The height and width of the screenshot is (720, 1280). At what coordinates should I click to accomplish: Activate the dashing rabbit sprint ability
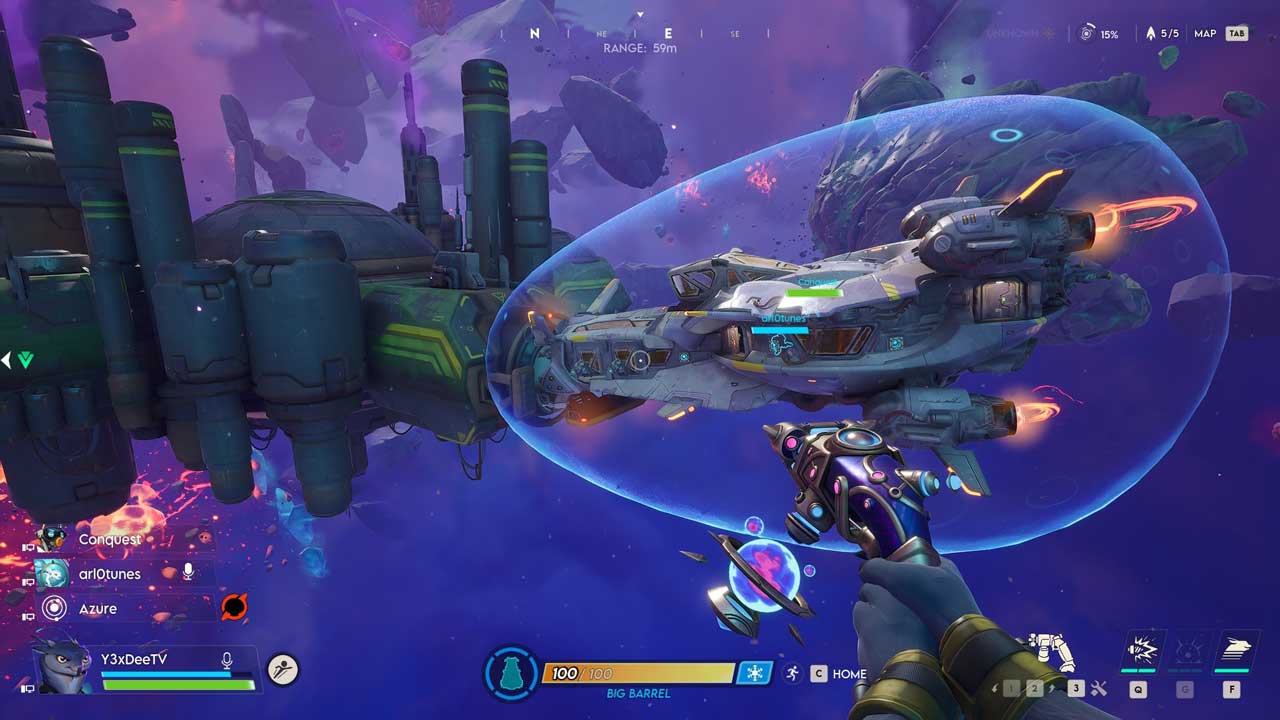click(x=1230, y=652)
